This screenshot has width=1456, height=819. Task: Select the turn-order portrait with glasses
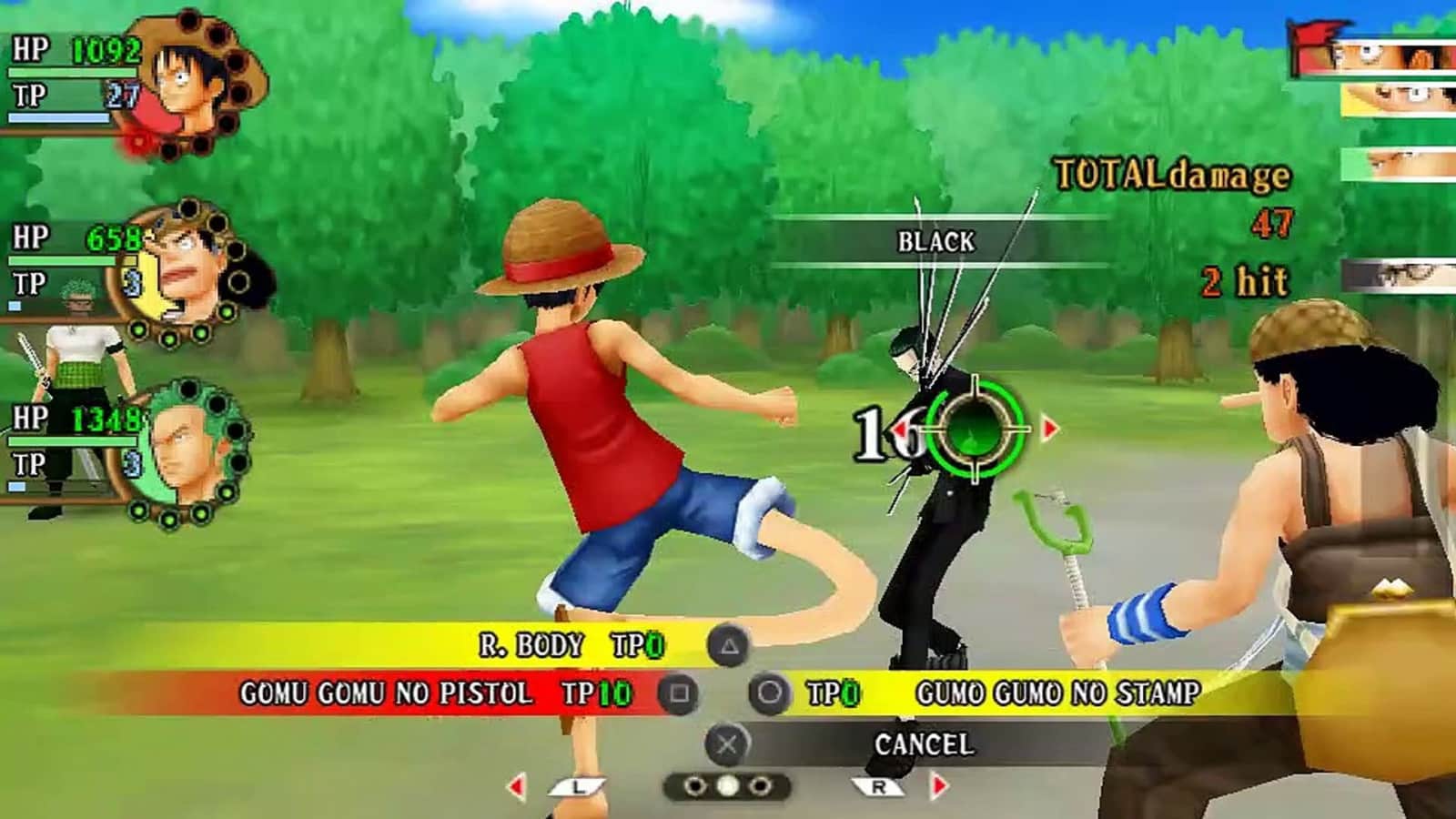click(1401, 275)
